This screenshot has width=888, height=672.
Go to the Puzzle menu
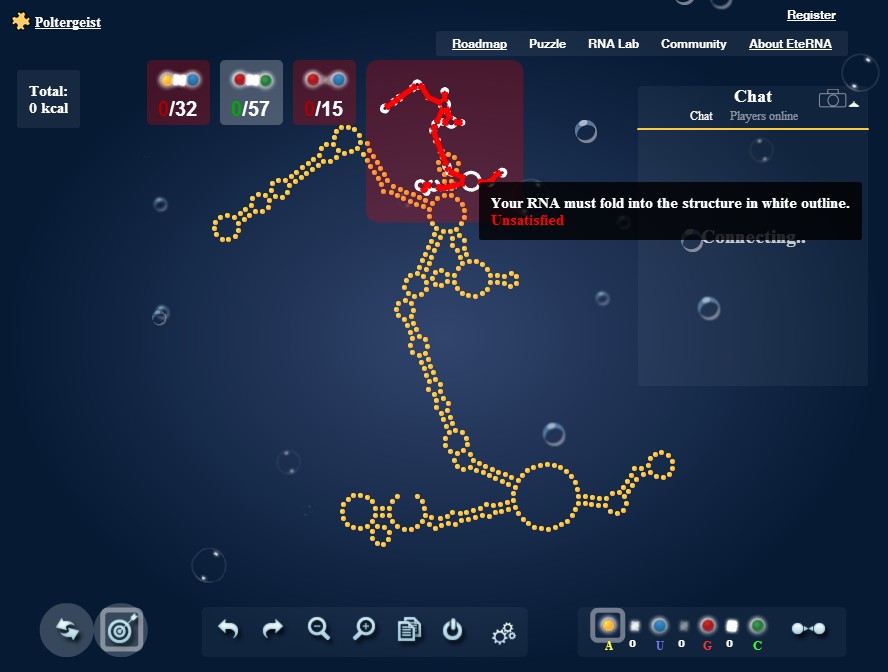click(x=547, y=44)
